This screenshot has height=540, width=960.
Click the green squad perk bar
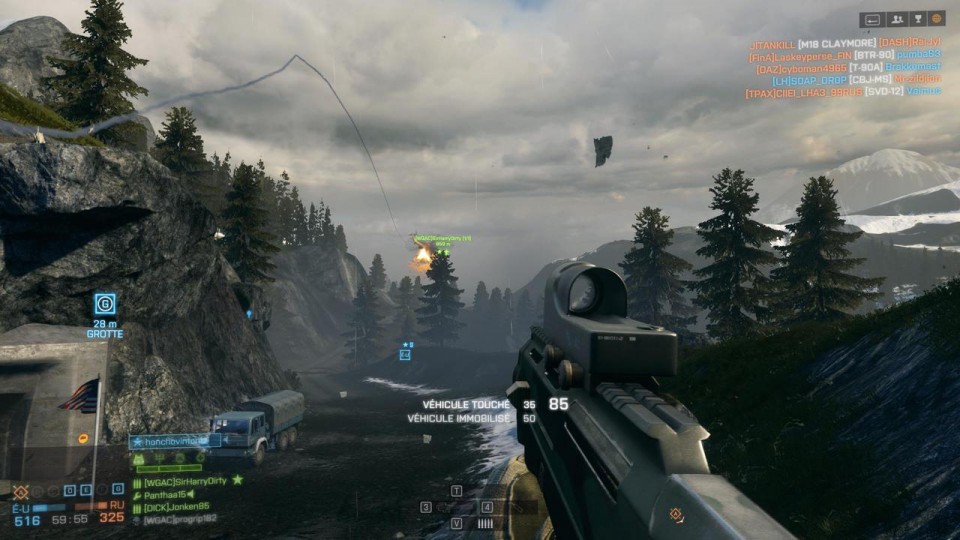tap(169, 466)
